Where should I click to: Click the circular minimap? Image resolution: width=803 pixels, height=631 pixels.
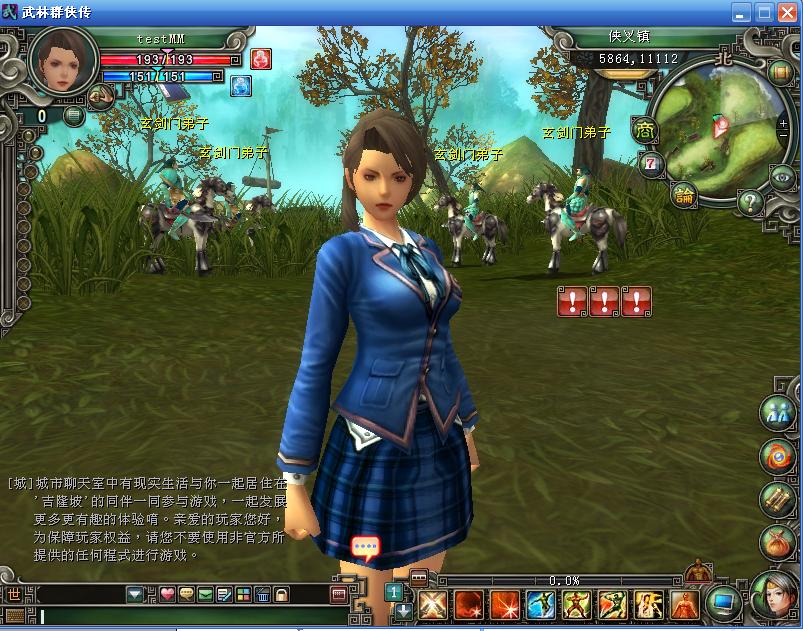(714, 133)
